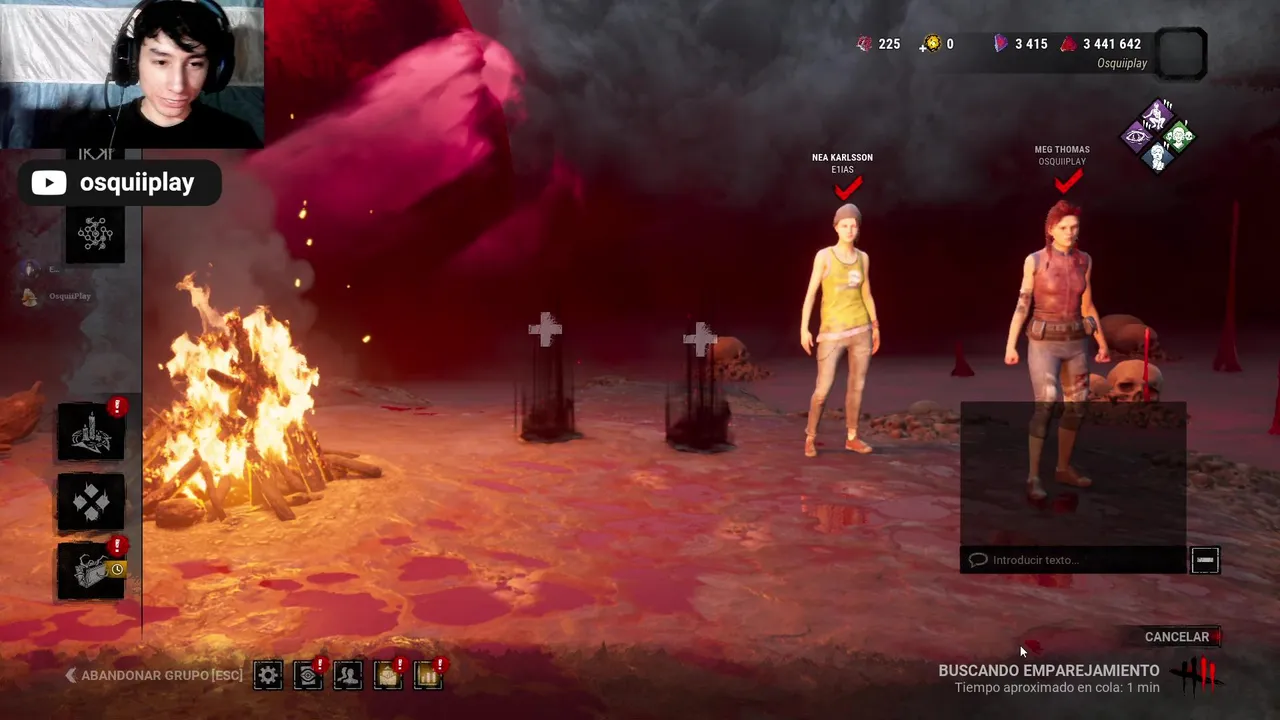This screenshot has width=1280, height=720.
Task: Click the gold auric cells plus icon
Action: (x=933, y=44)
